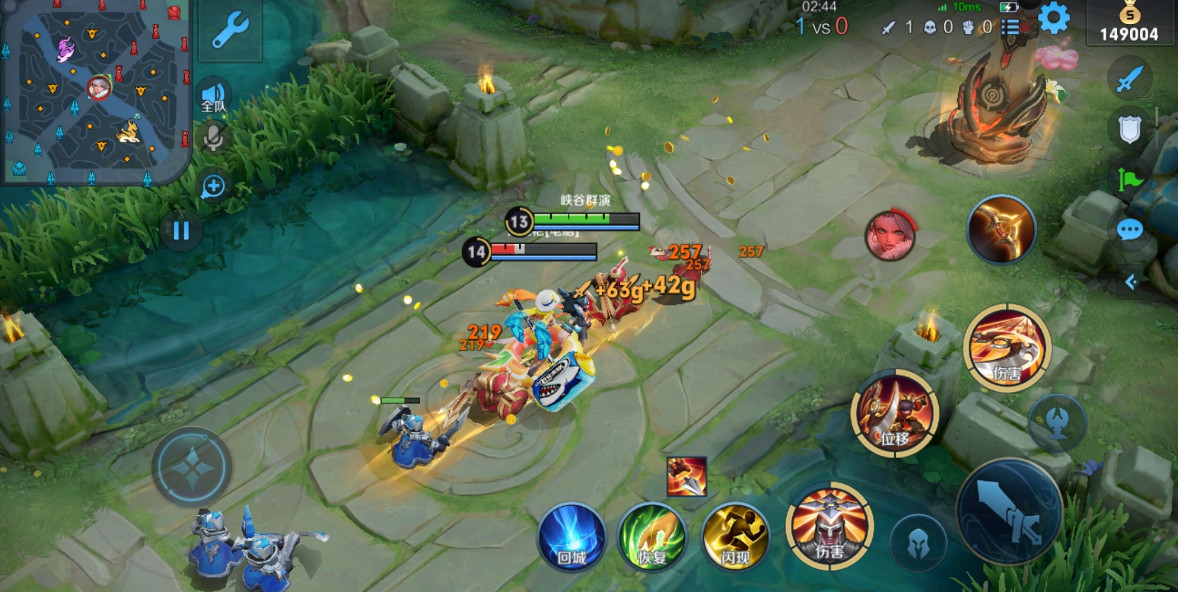The width and height of the screenshot is (1178, 592).
Task: Send the blue sword attack signal
Action: 1130,78
